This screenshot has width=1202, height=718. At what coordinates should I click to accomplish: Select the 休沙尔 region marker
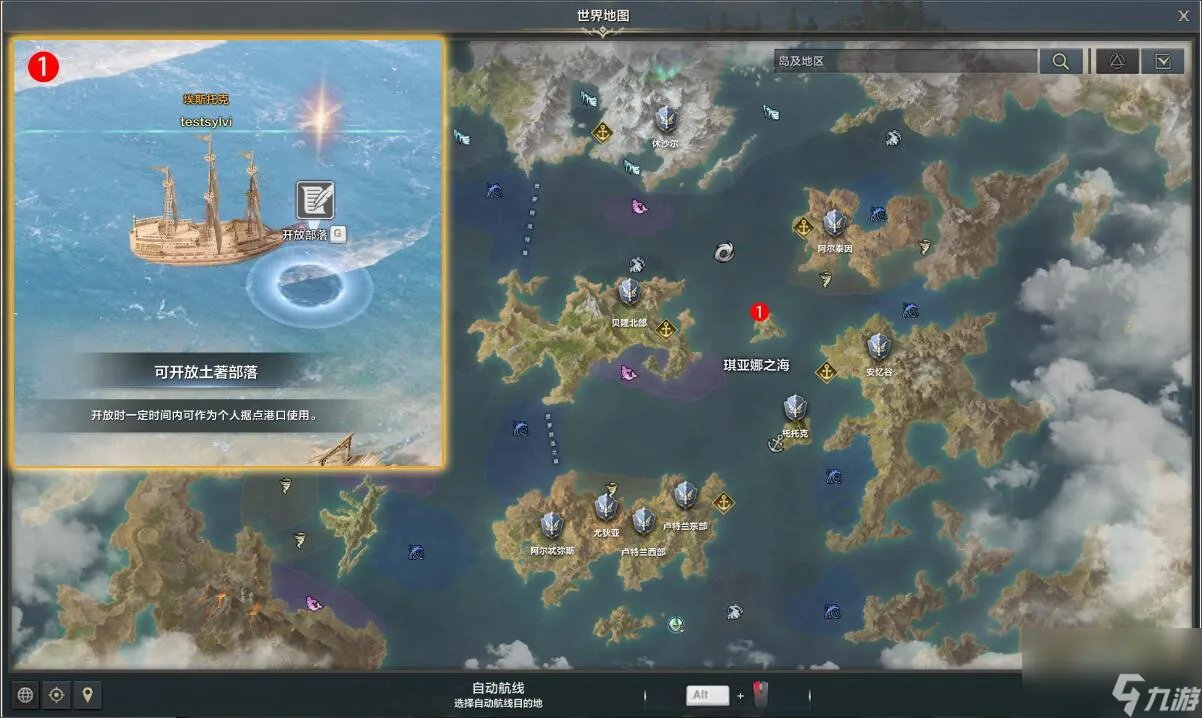[x=666, y=121]
